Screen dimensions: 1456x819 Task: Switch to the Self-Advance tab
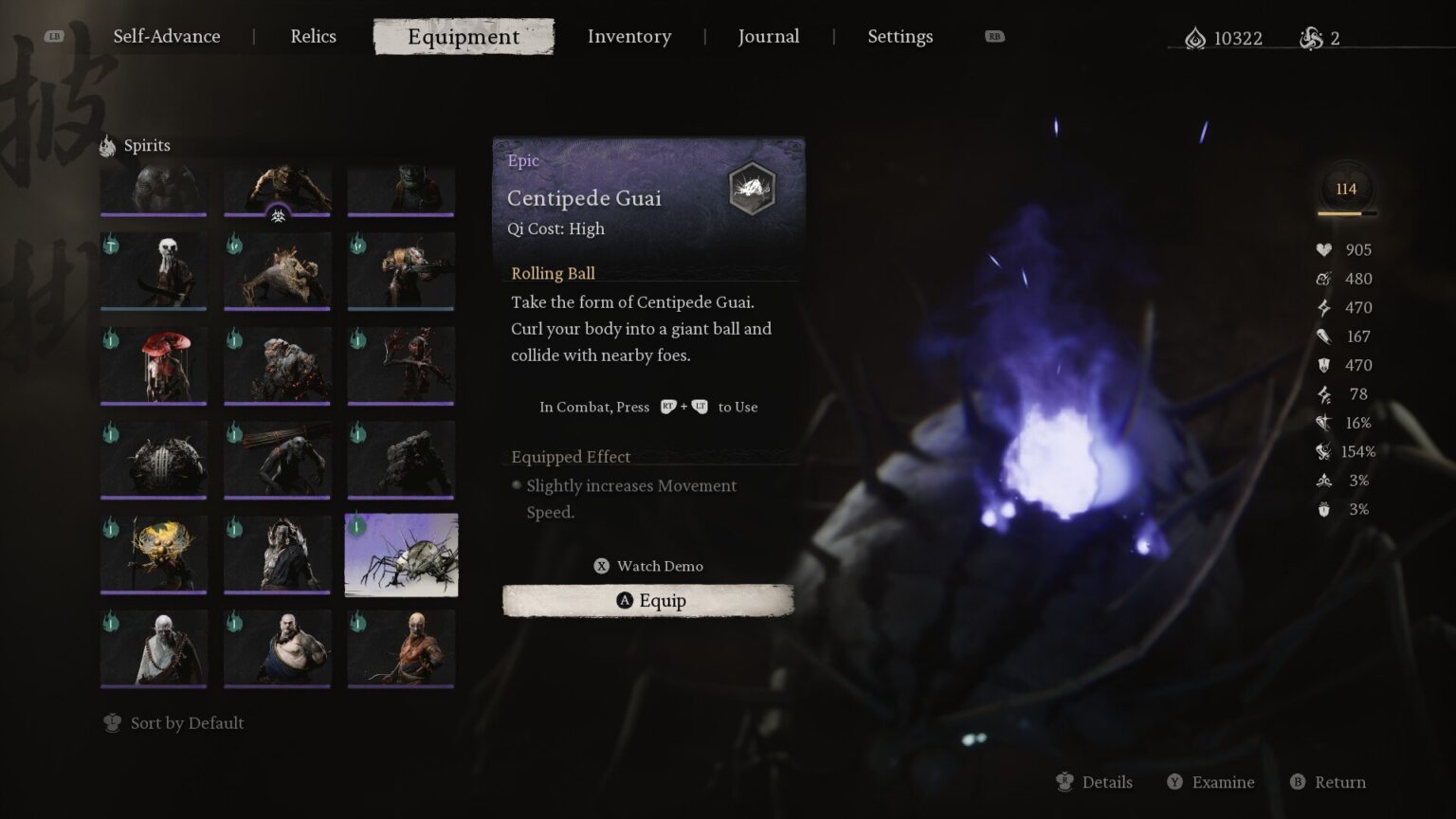[x=166, y=37]
